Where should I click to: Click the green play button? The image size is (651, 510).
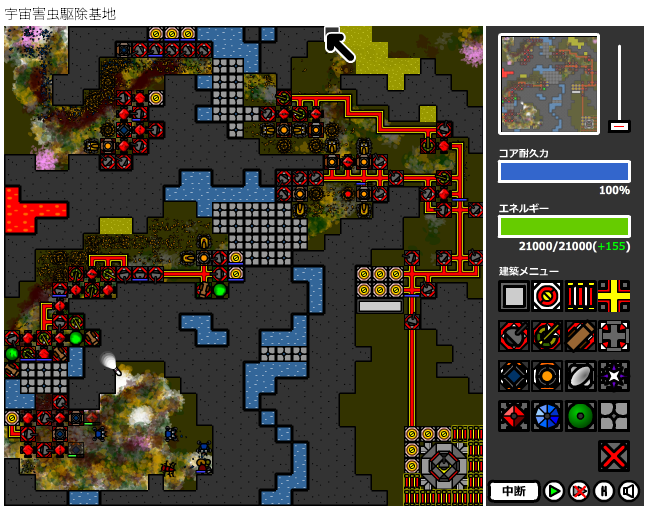click(x=554, y=491)
